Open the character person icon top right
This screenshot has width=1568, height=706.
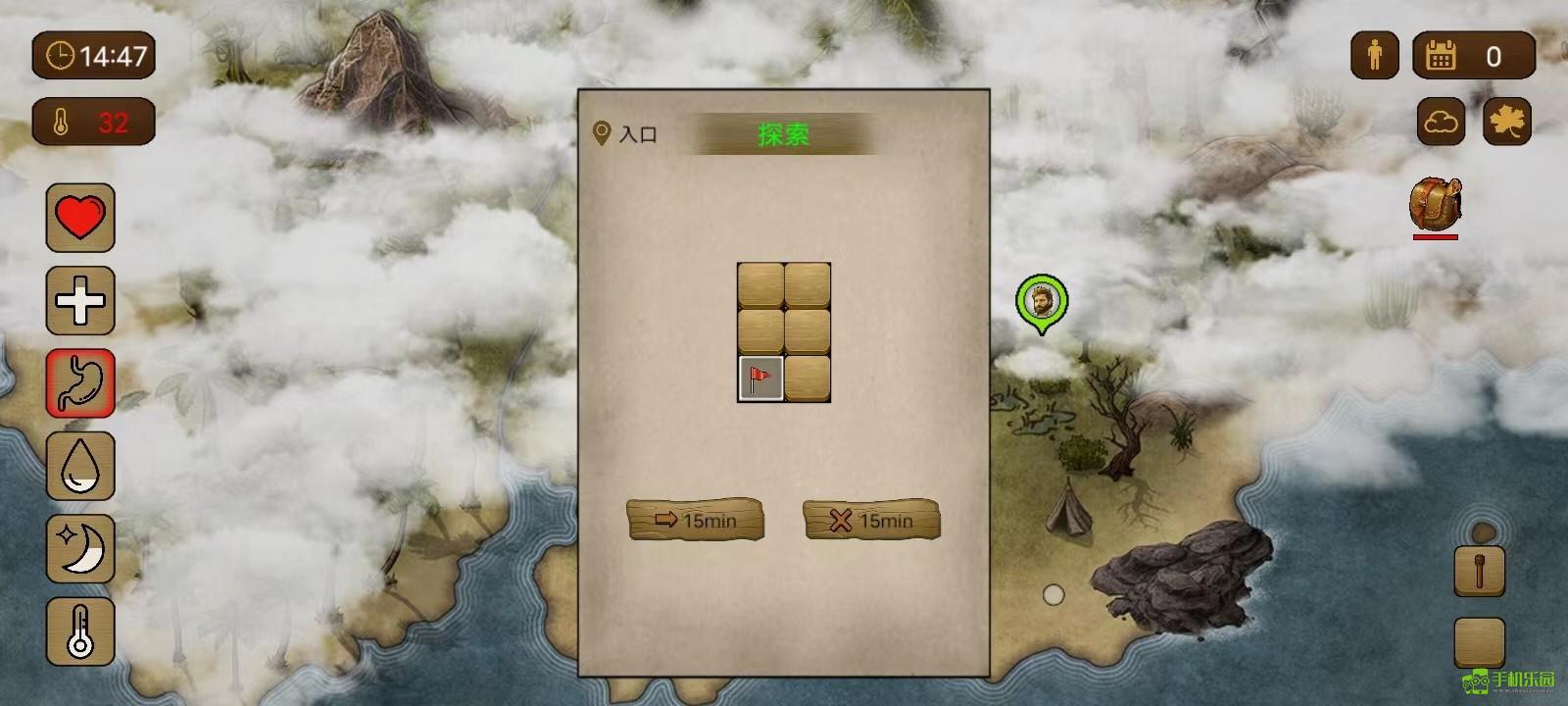point(1374,55)
